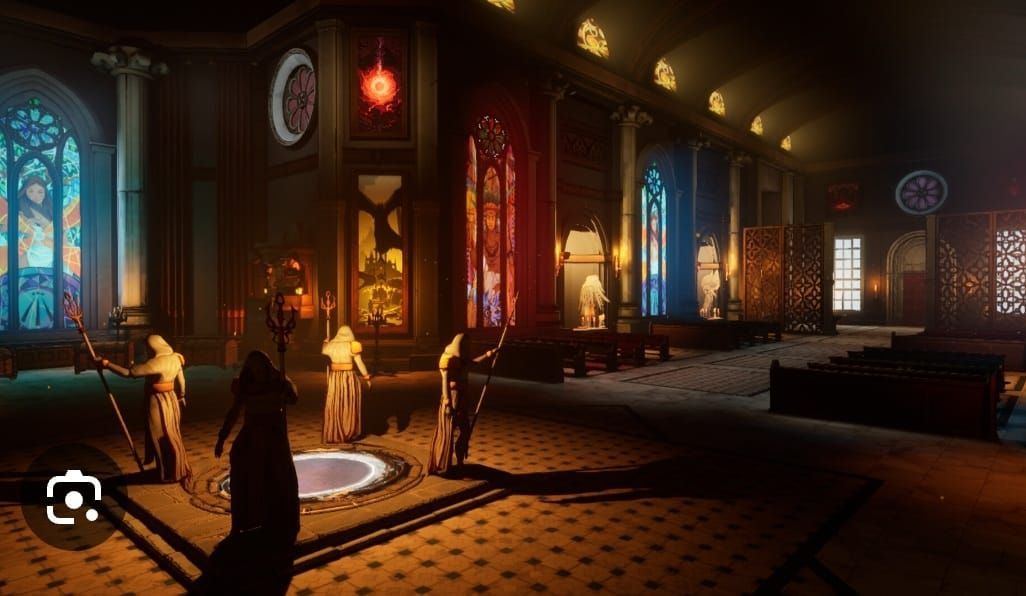The height and width of the screenshot is (596, 1026).
Task: Tap the Google Lens camera search icon
Action: pos(73,497)
